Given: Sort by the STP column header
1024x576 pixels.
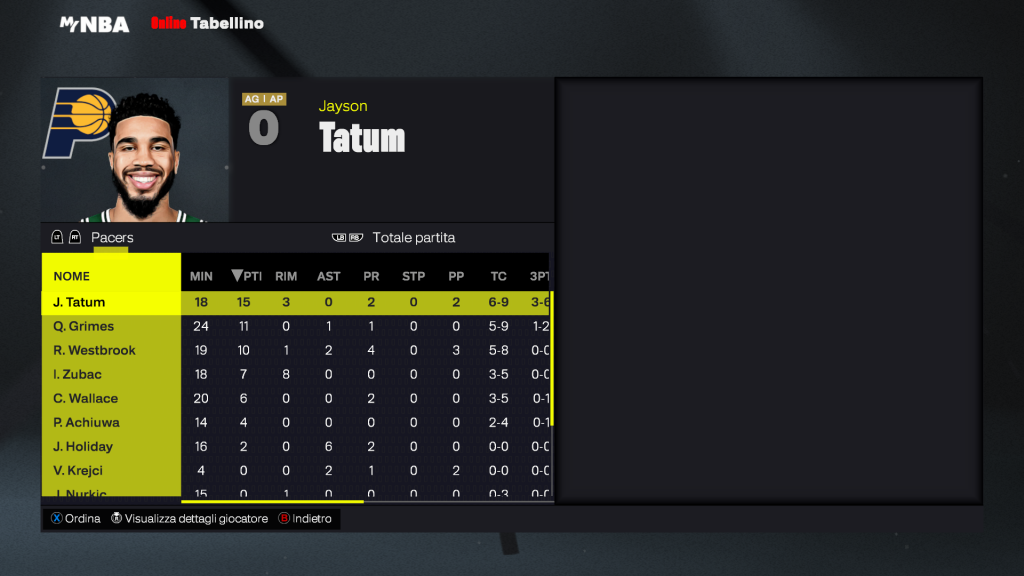Looking at the screenshot, I should tap(413, 276).
